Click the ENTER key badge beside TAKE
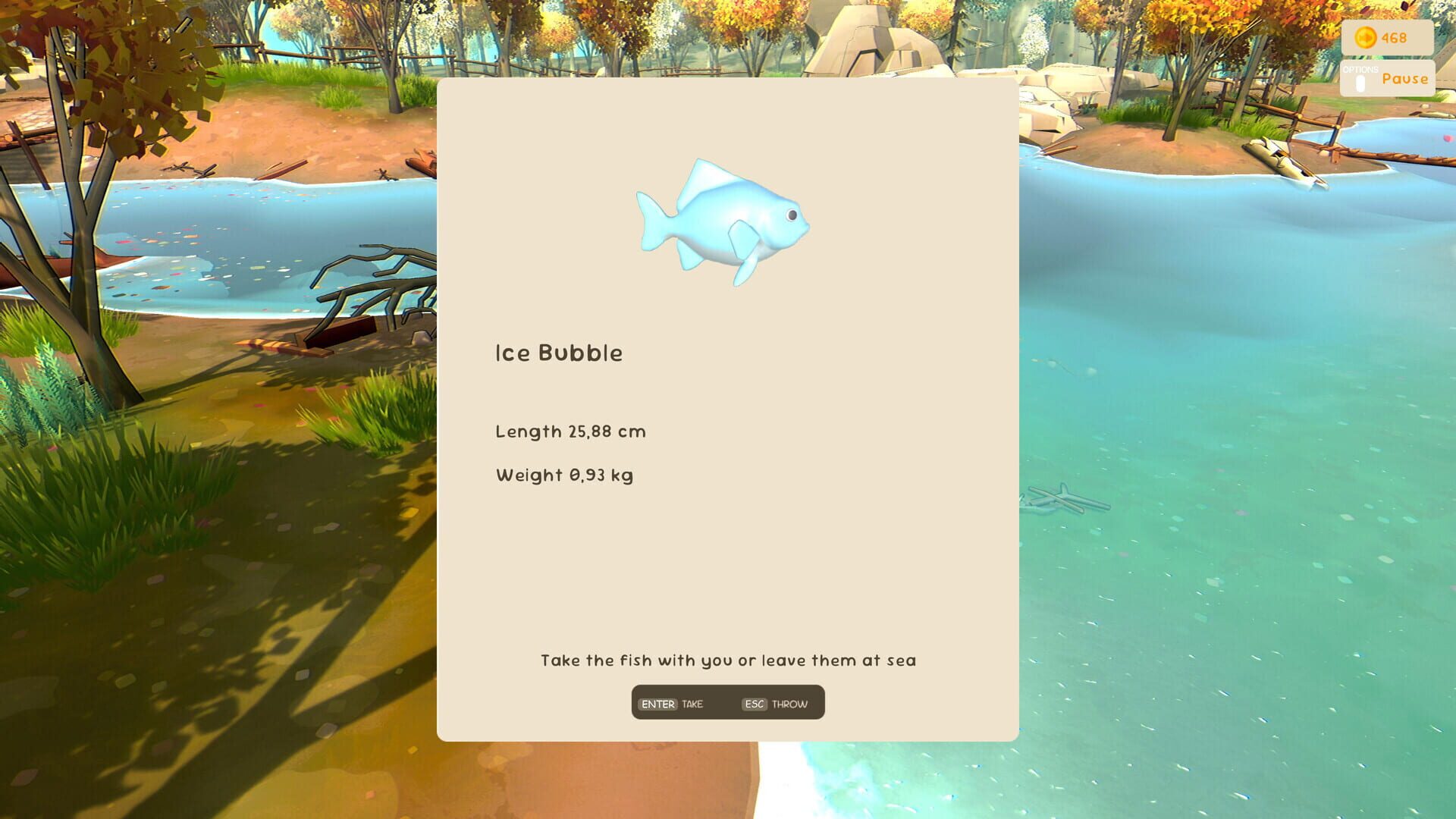Viewport: 1456px width, 819px height. [x=657, y=703]
